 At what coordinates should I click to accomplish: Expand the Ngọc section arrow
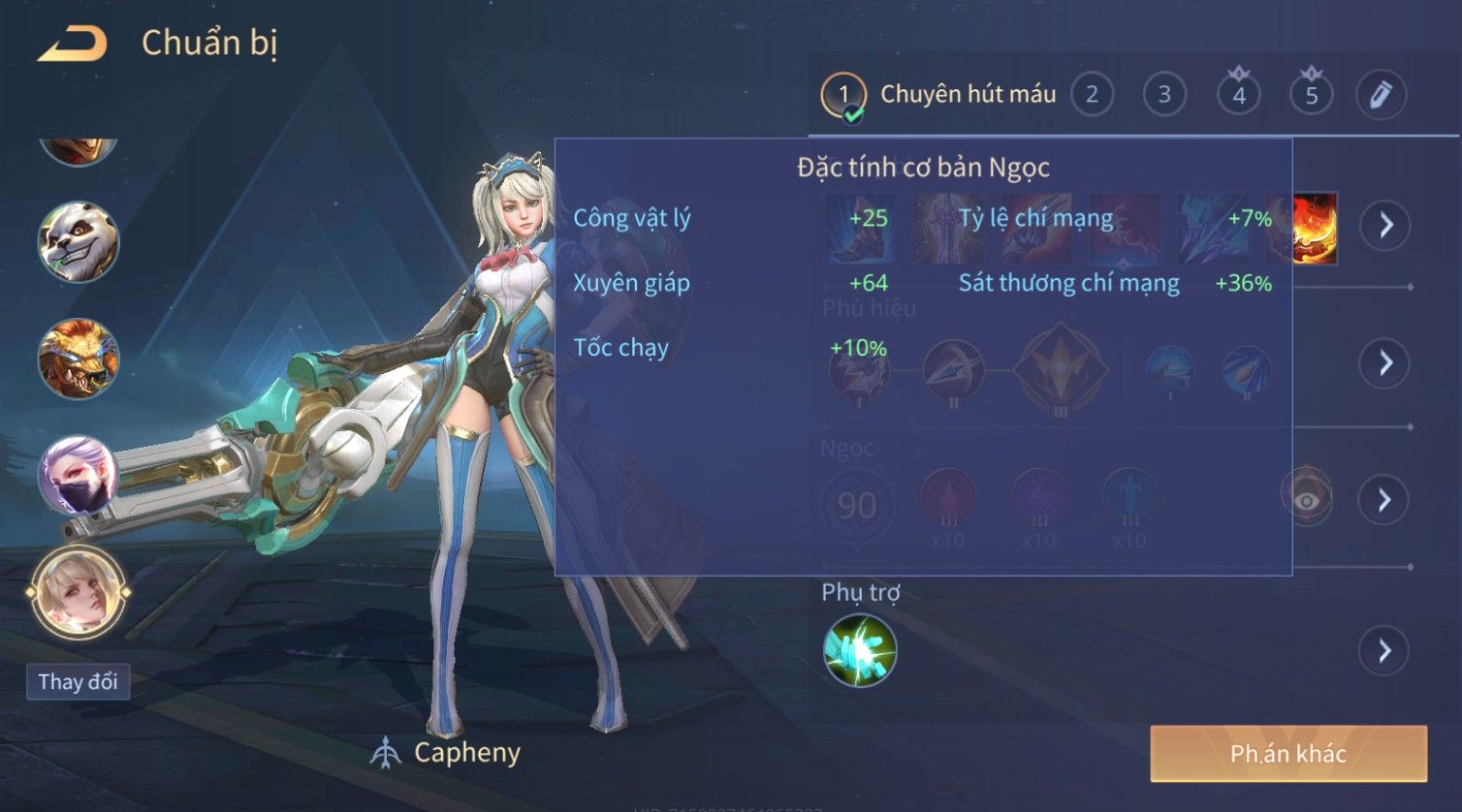click(1384, 499)
